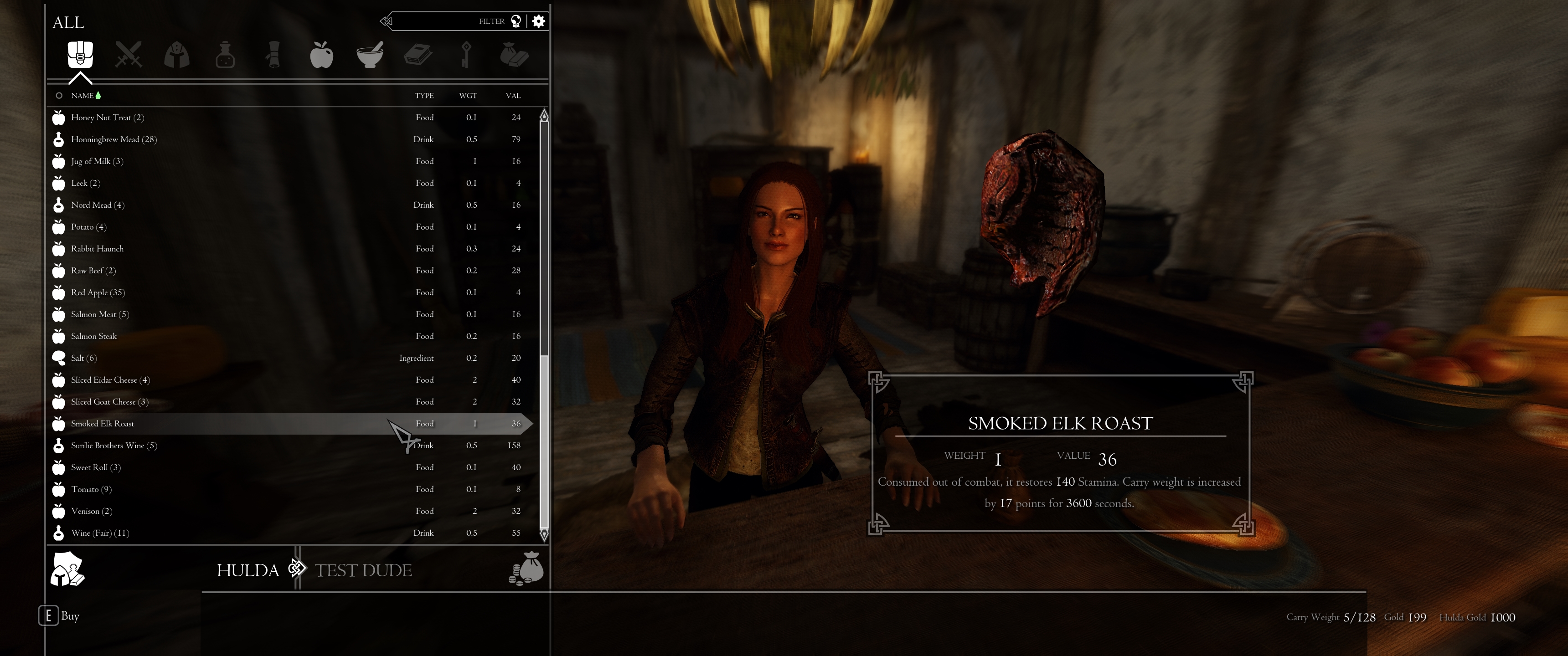Show the books category tab

point(418,55)
